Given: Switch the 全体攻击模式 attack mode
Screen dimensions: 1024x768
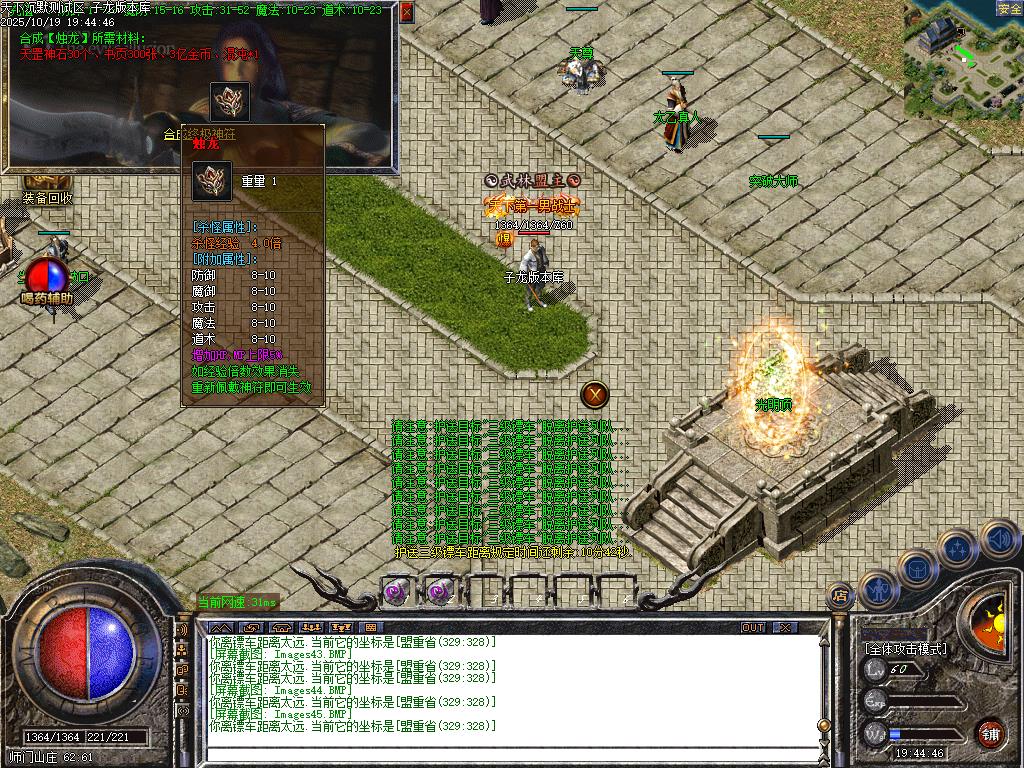Looking at the screenshot, I should (906, 649).
